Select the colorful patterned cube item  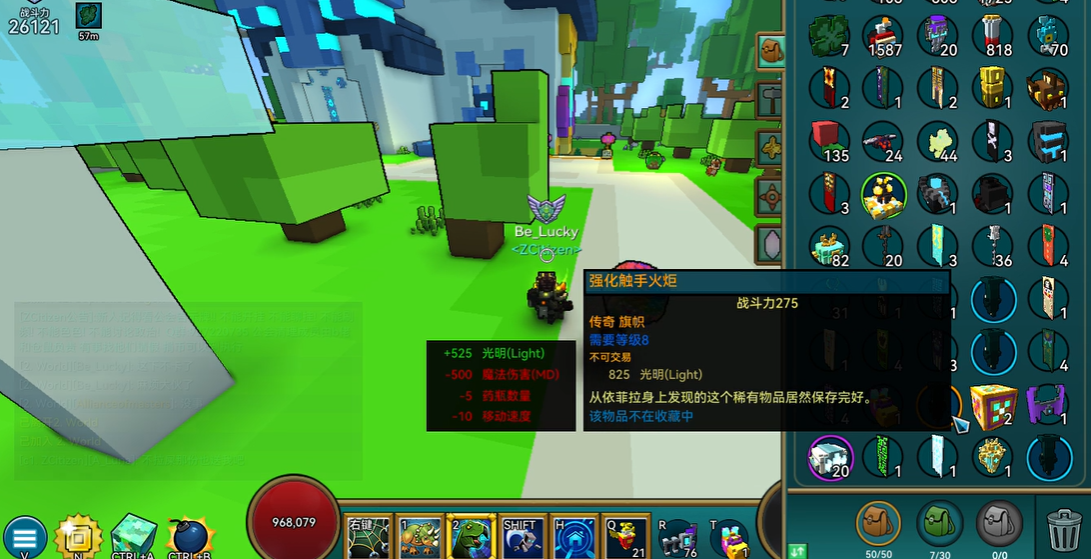point(992,404)
